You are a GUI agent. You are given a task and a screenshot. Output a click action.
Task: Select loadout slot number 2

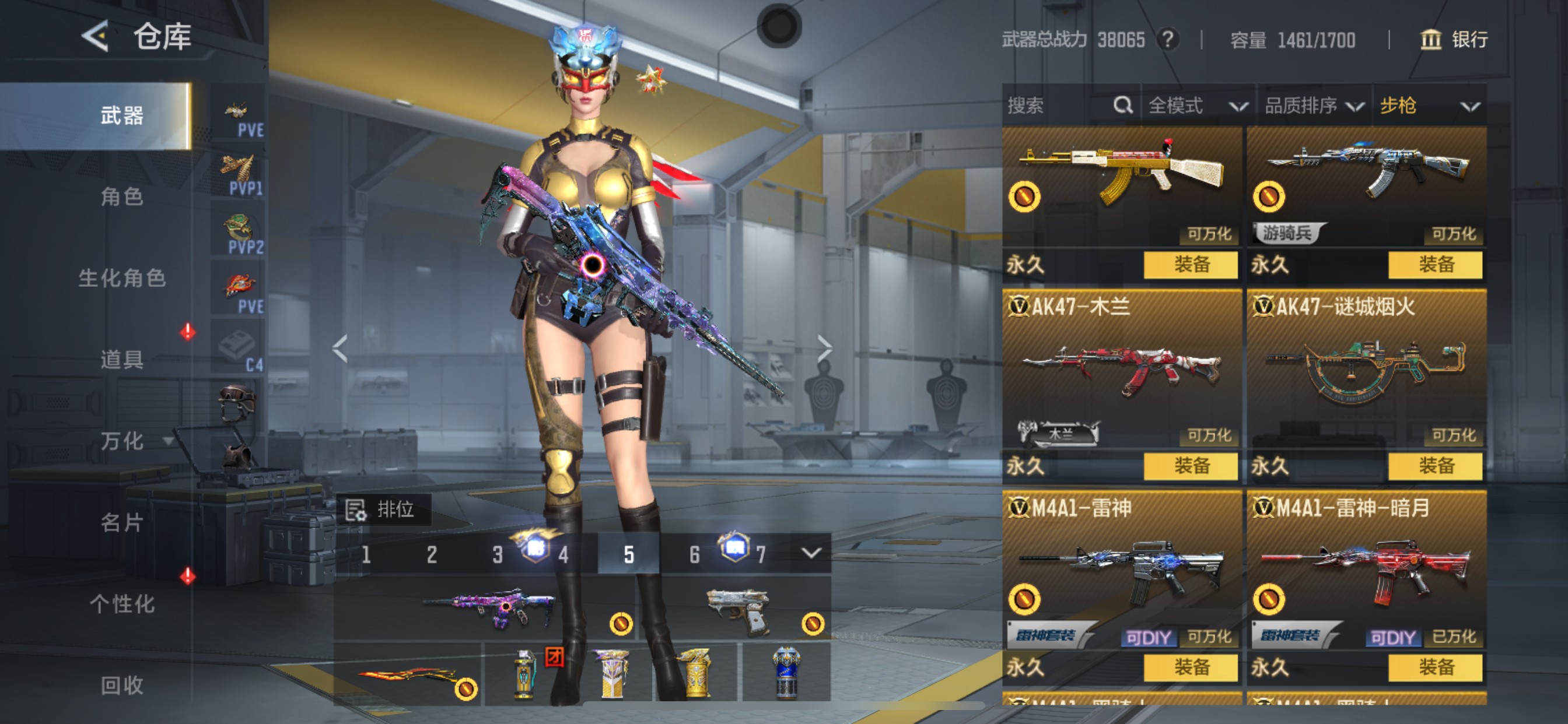432,554
